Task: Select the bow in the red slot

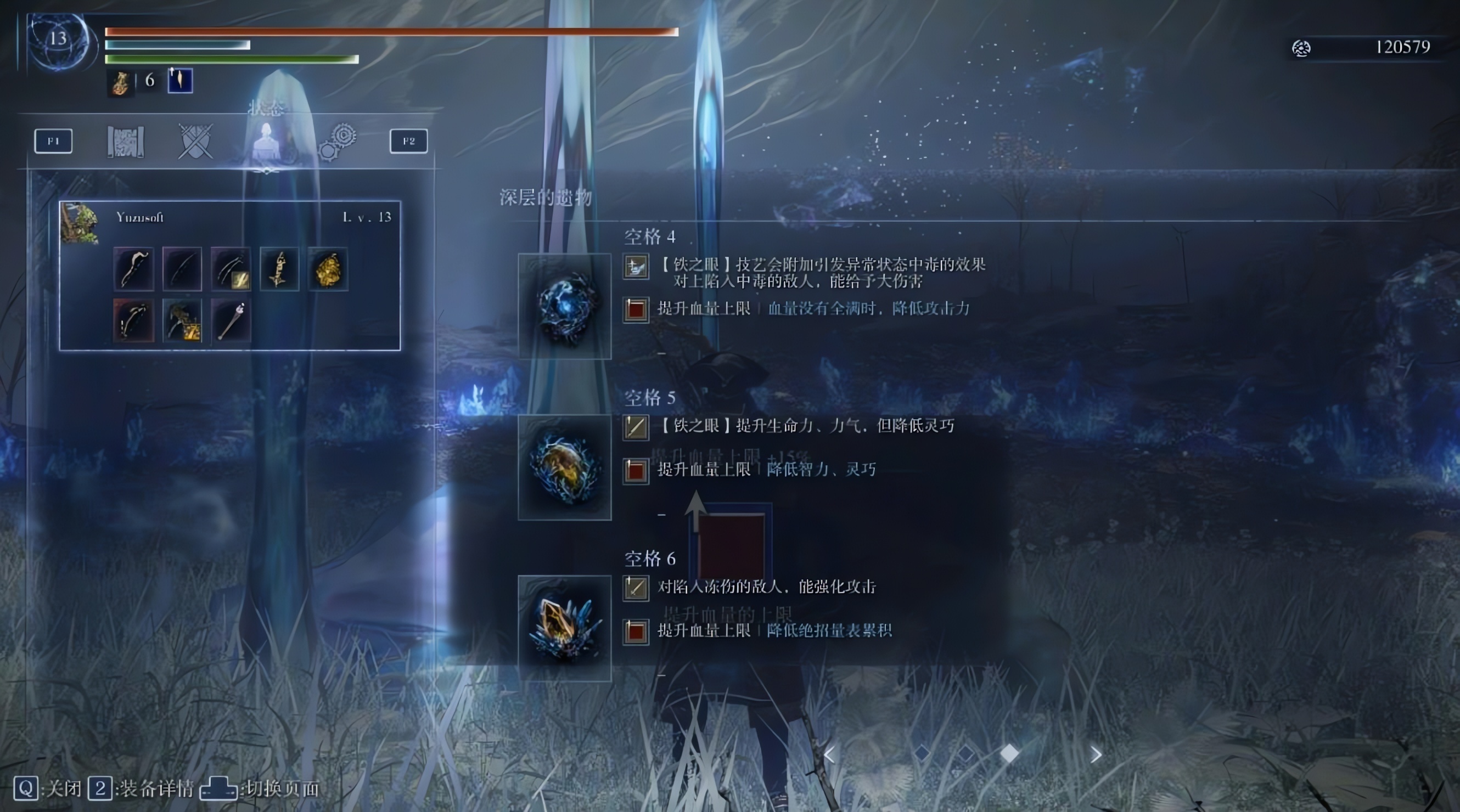Action: point(133,321)
